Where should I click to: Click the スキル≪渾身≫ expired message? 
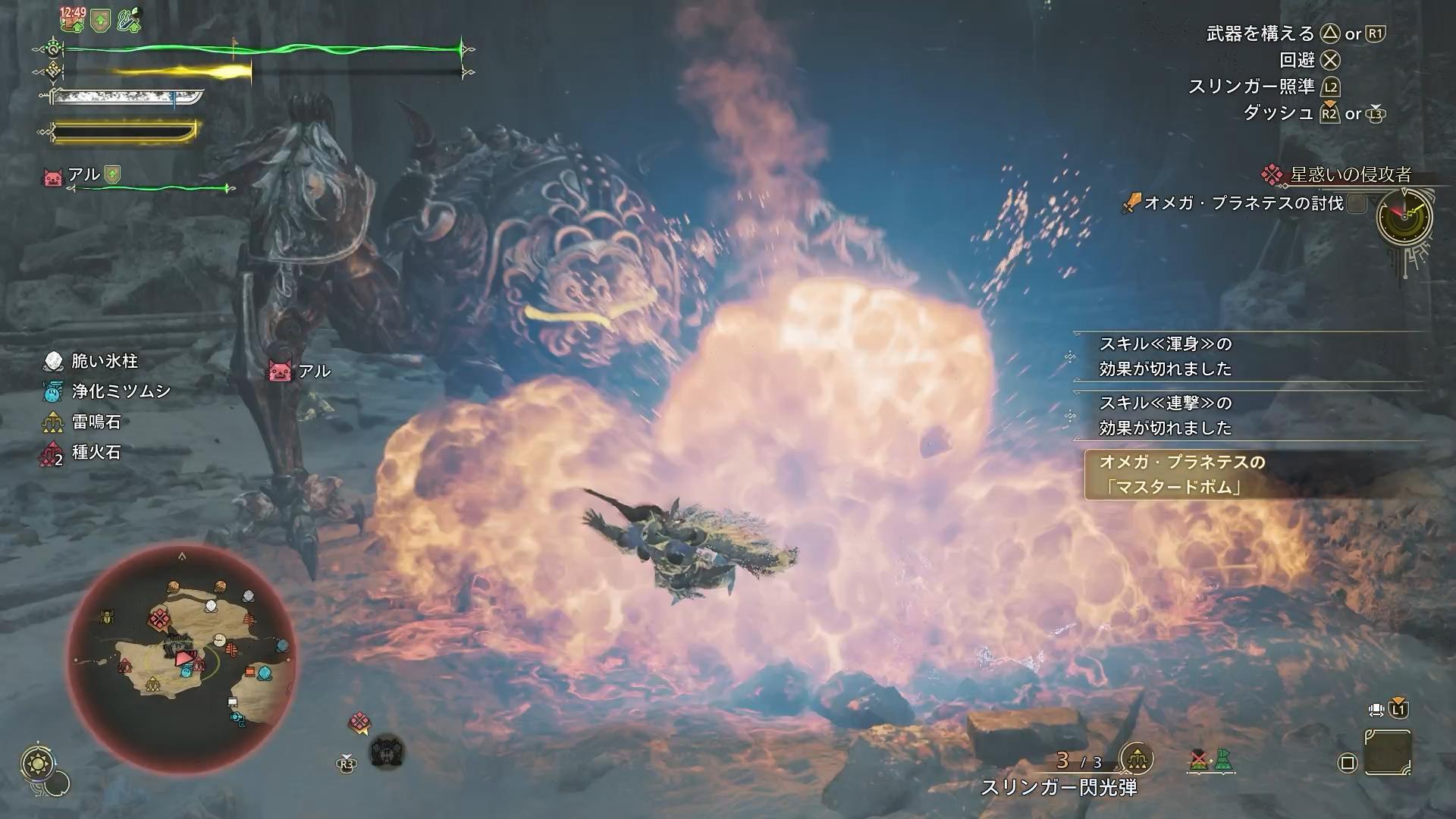[x=1166, y=356]
